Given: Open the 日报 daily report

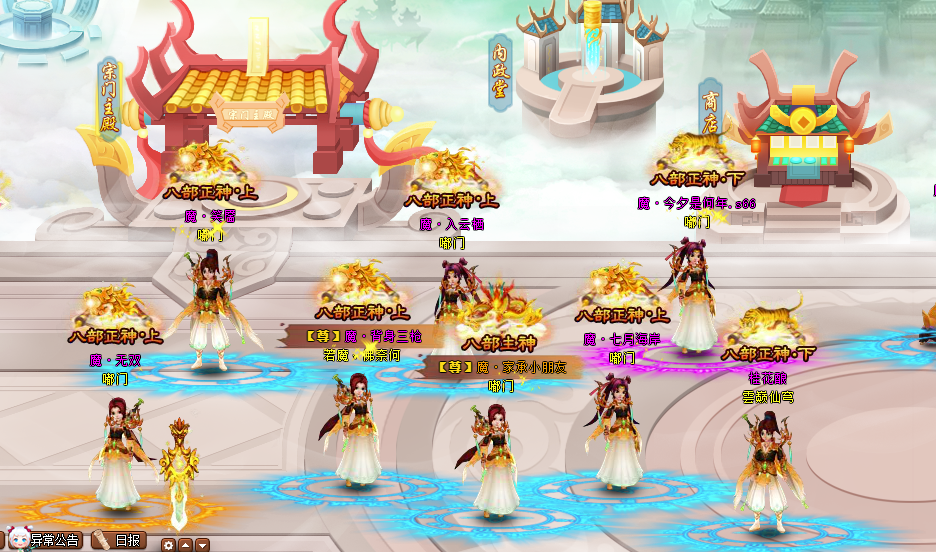Looking at the screenshot, I should [x=122, y=540].
